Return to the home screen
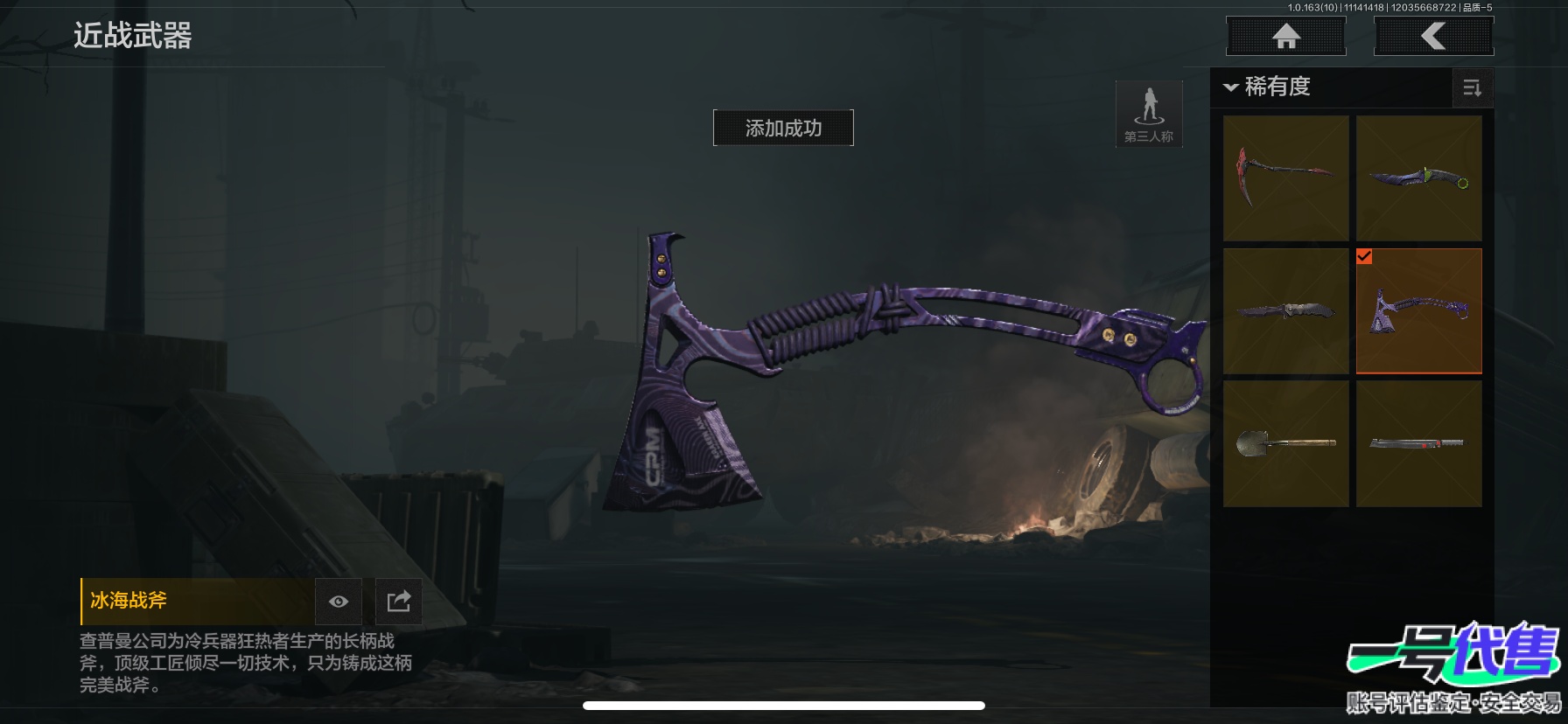1568x724 pixels. click(x=1285, y=37)
